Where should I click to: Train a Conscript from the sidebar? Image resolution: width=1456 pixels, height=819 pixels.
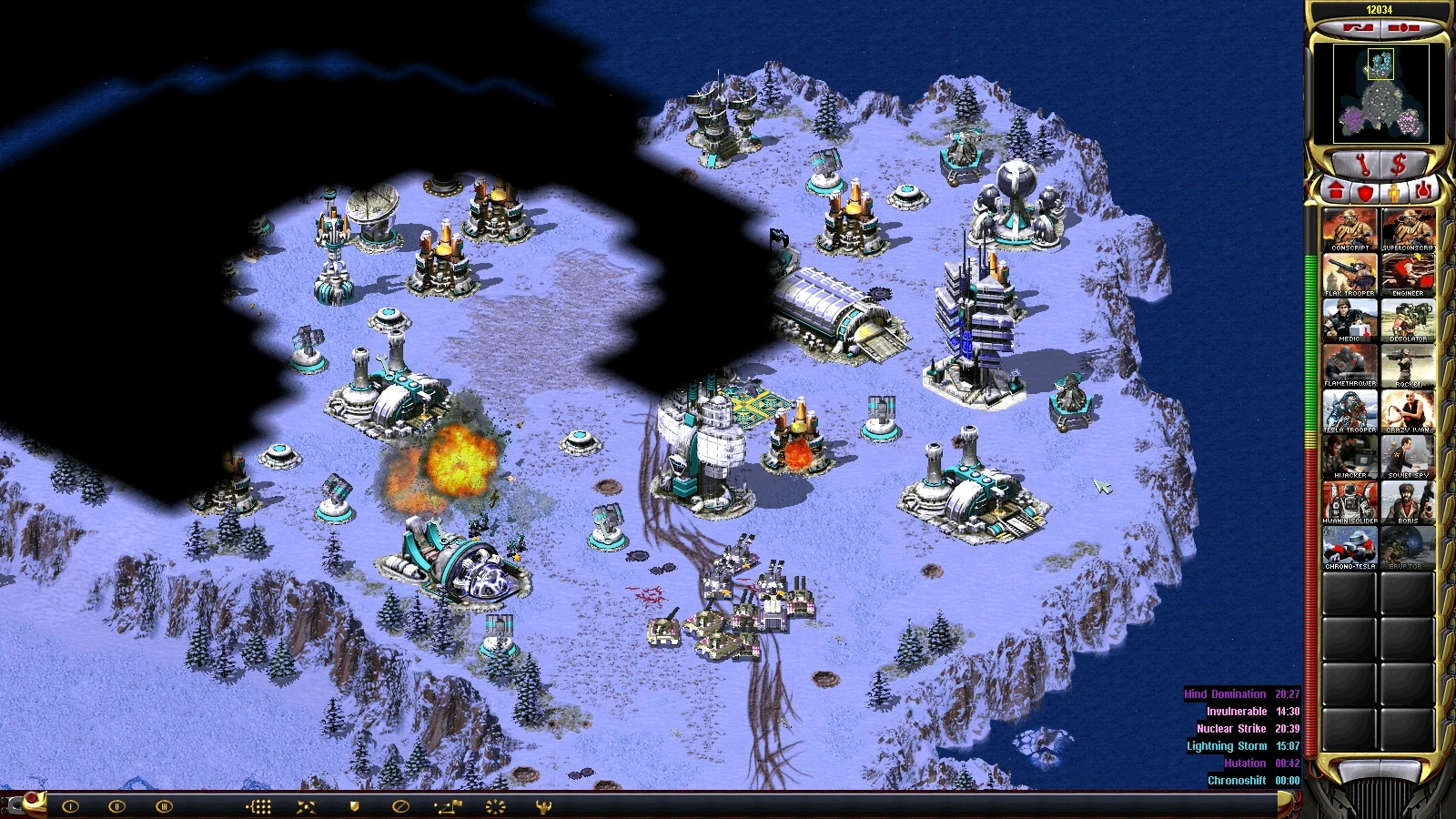point(1350,228)
